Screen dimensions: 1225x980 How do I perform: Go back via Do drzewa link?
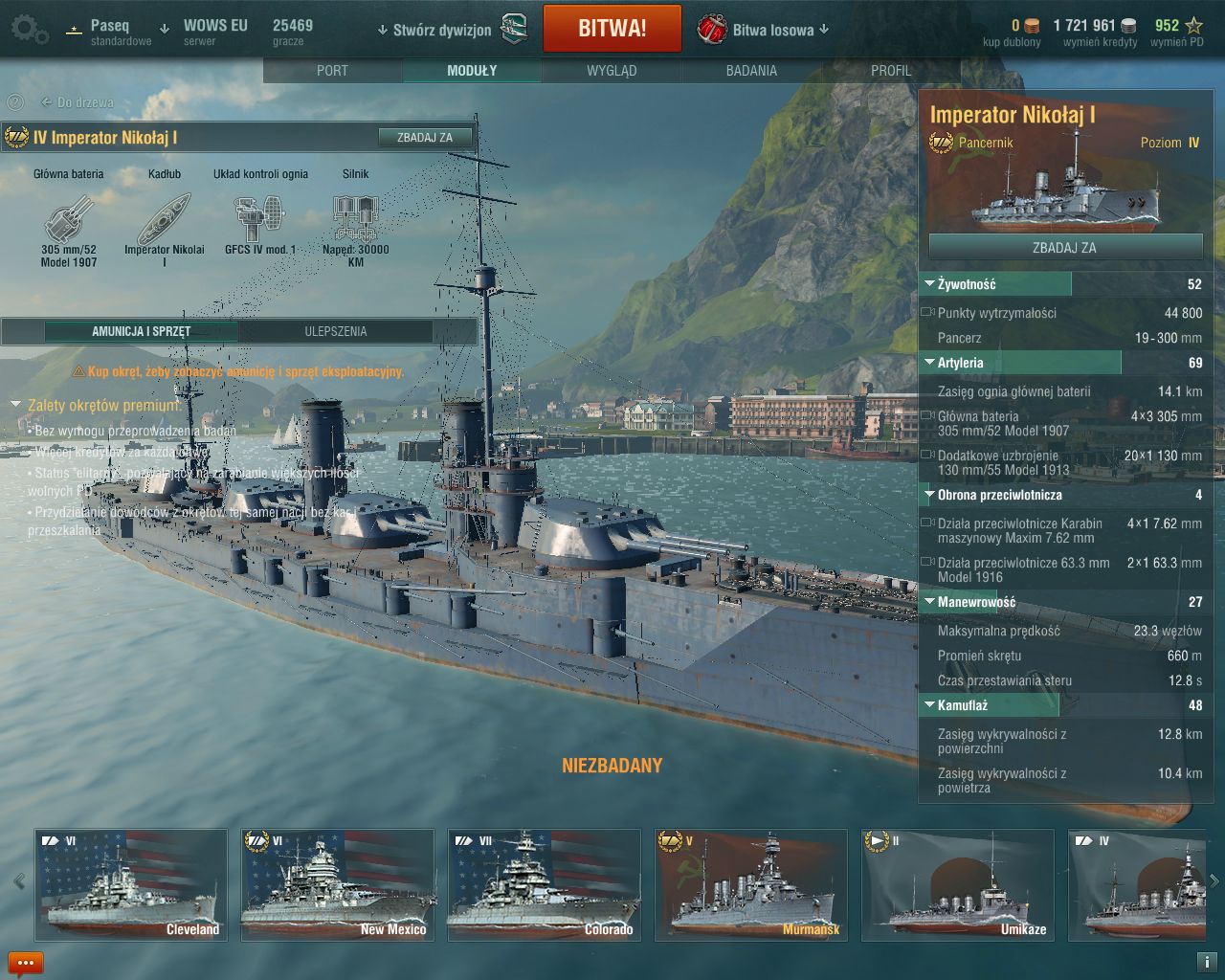(78, 102)
